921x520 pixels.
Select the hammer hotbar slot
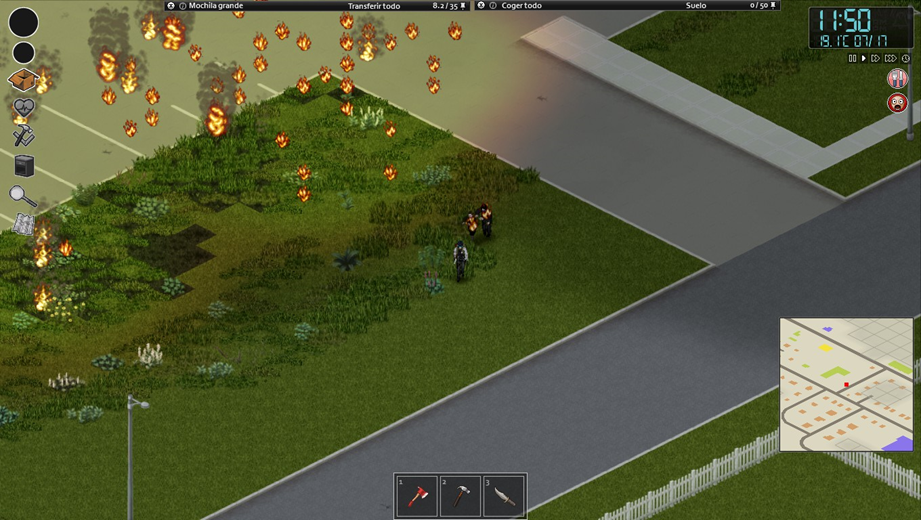[x=460, y=496]
